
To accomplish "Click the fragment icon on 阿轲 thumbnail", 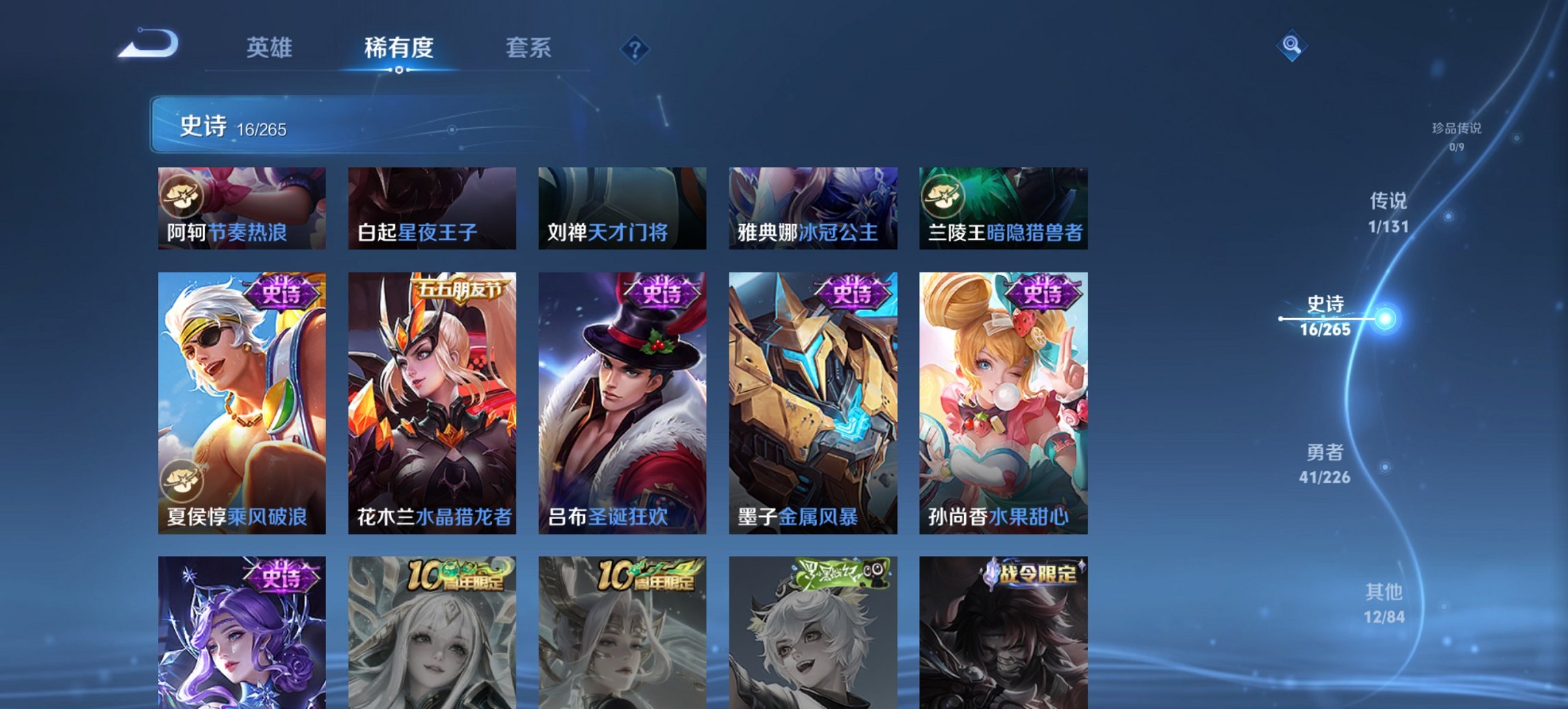I will coord(182,197).
